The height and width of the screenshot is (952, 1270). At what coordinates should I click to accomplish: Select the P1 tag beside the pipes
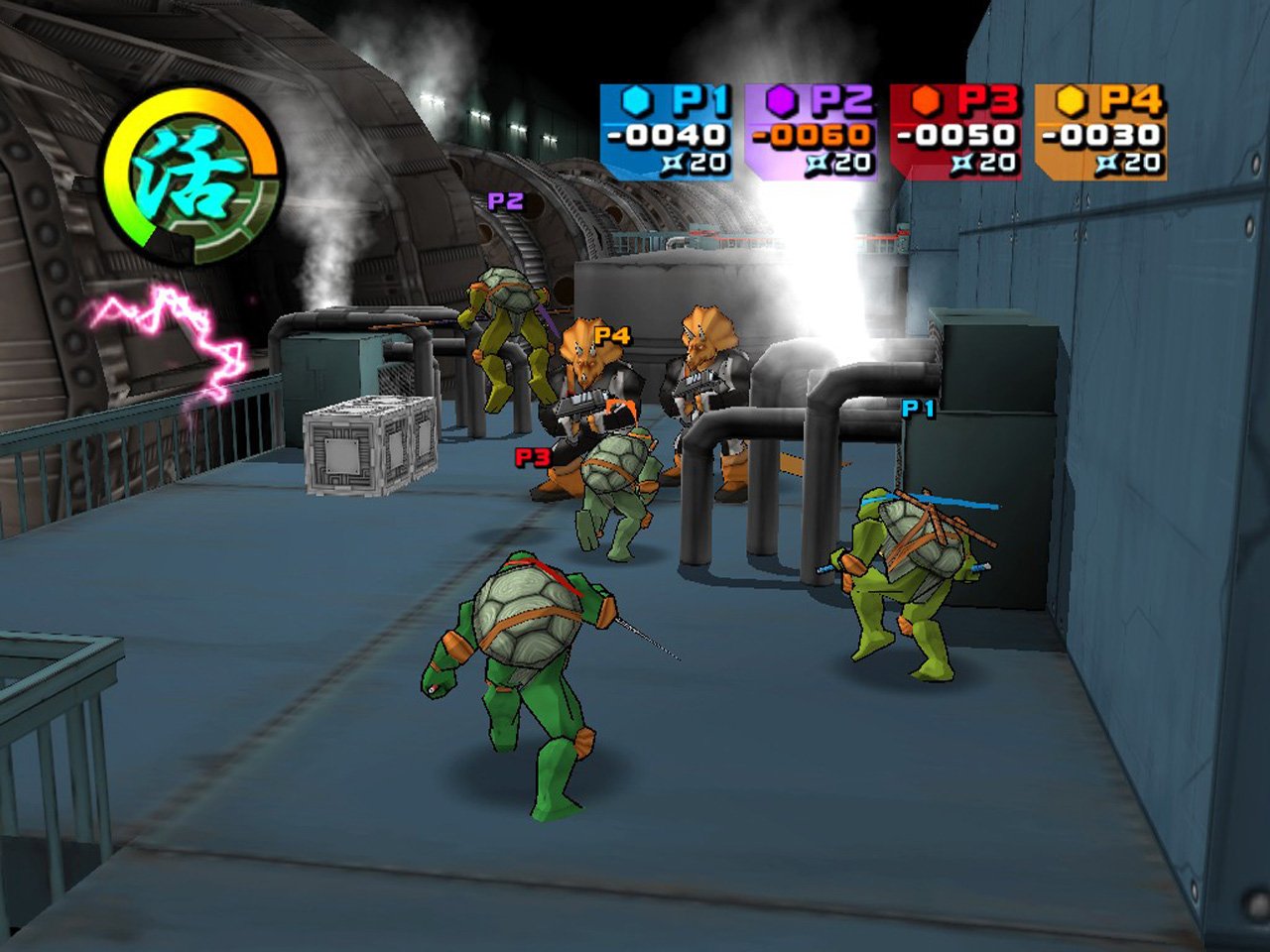[x=918, y=407]
